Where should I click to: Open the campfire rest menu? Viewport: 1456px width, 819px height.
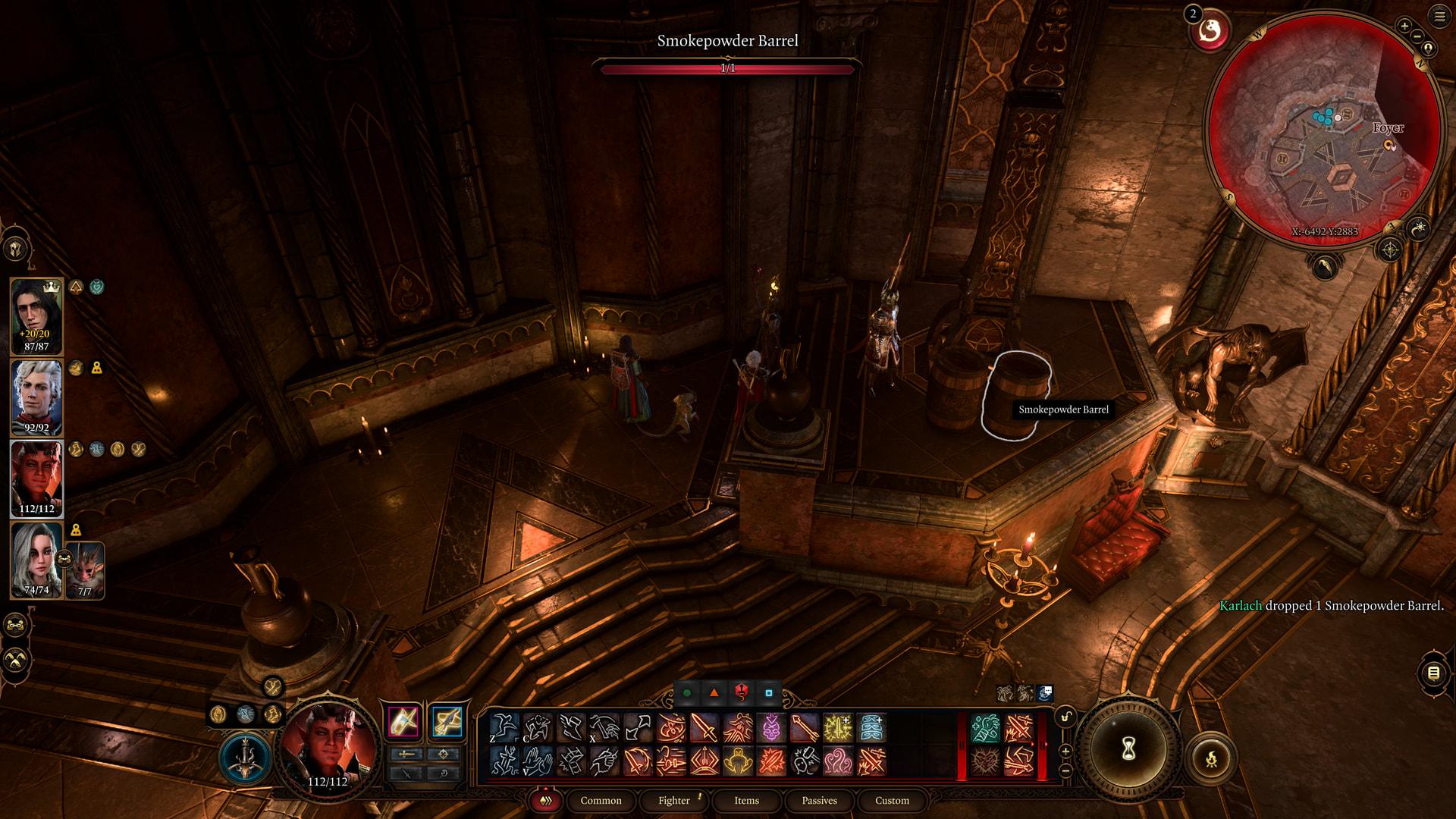pos(1211,758)
